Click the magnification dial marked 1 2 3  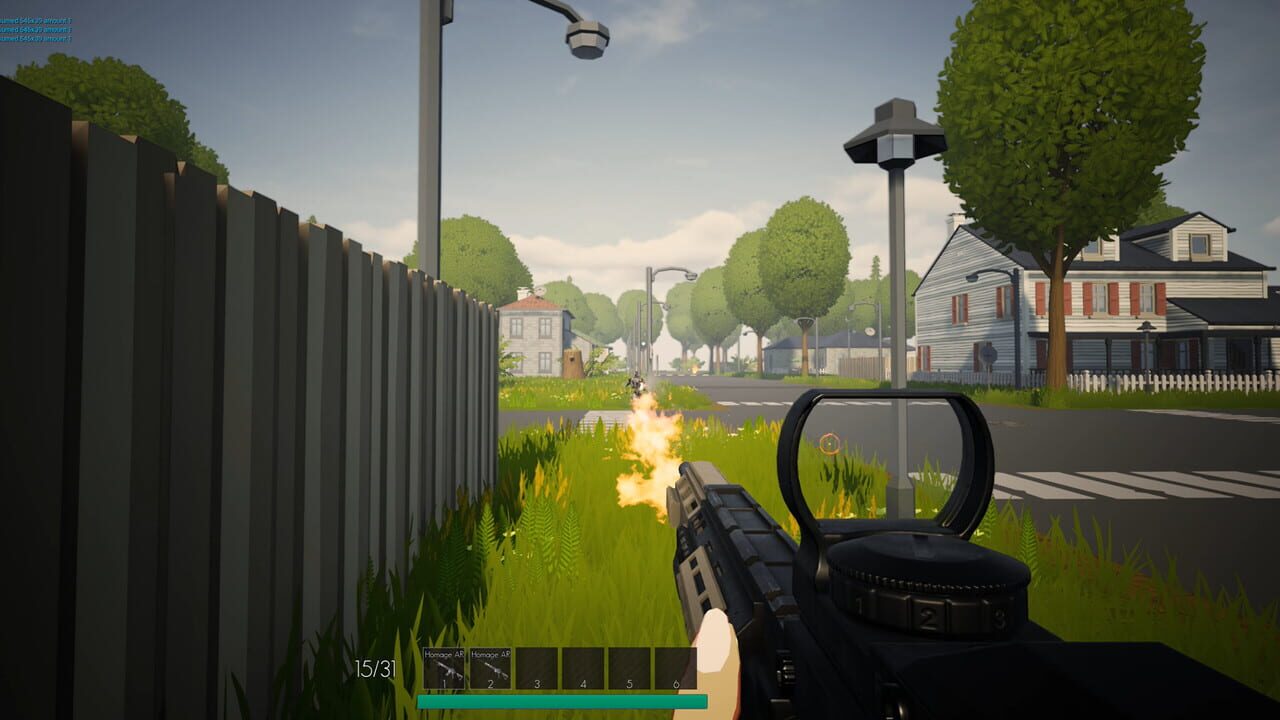point(928,607)
